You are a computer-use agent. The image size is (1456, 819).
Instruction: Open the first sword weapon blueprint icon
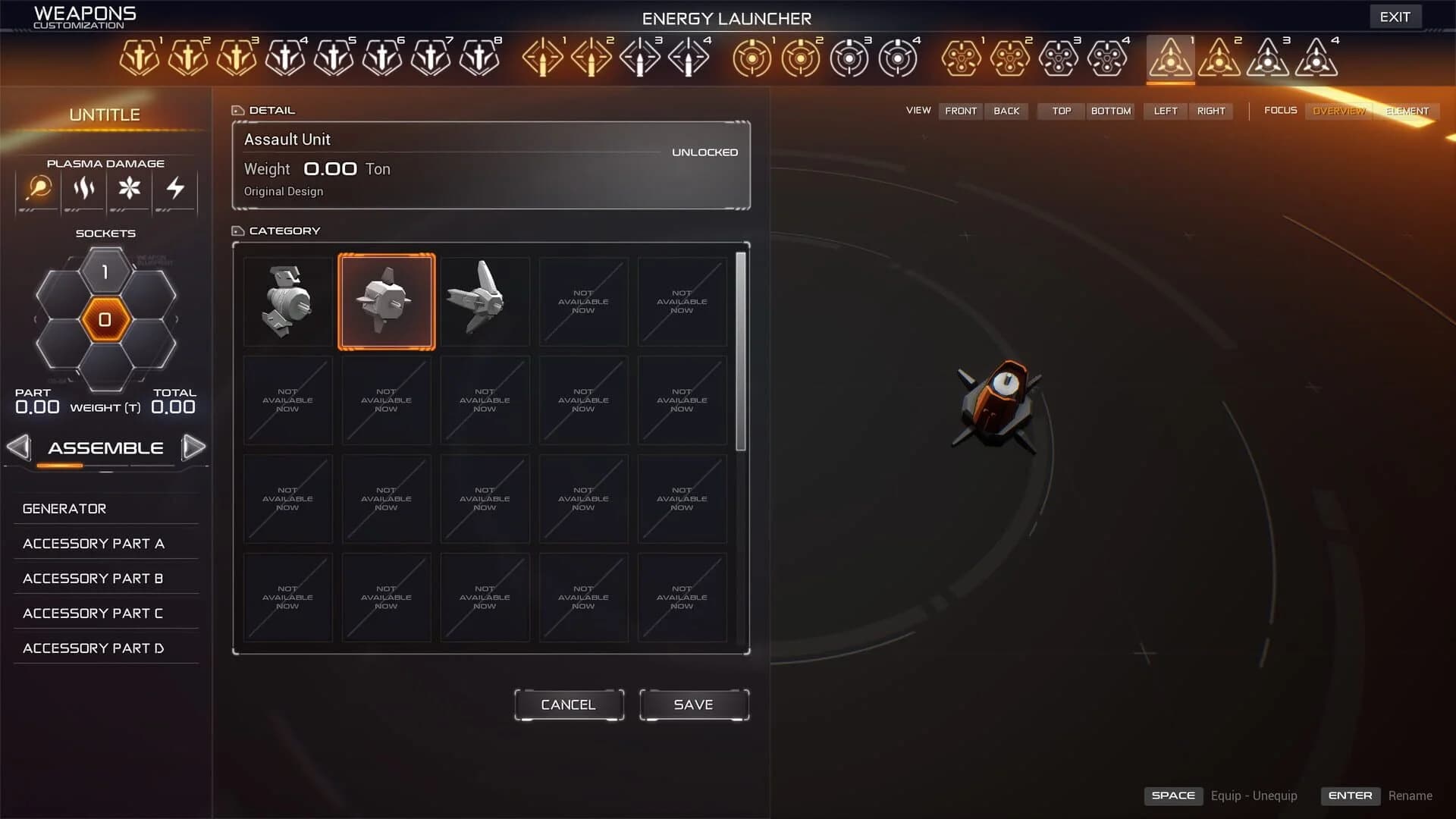[x=138, y=57]
